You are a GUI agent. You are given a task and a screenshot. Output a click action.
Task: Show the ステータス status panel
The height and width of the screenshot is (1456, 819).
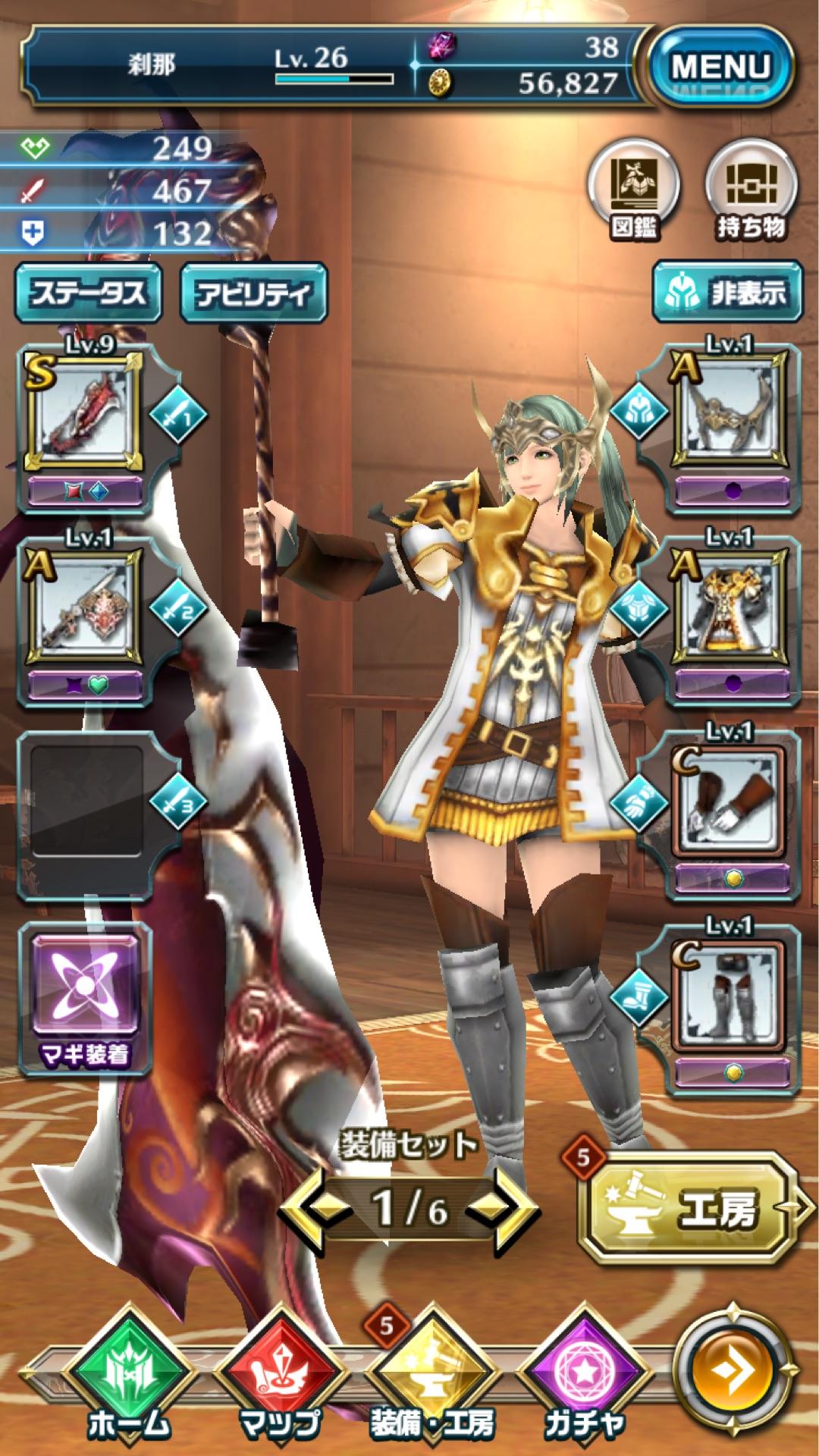click(x=89, y=293)
